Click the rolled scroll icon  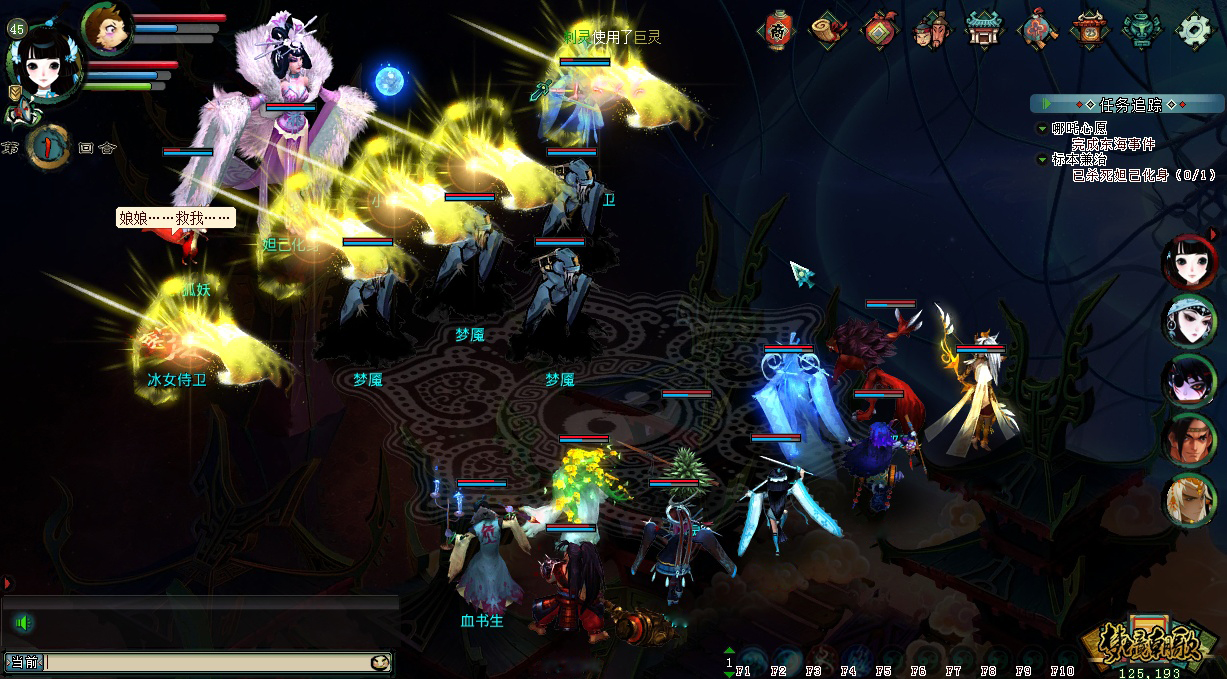tap(829, 29)
